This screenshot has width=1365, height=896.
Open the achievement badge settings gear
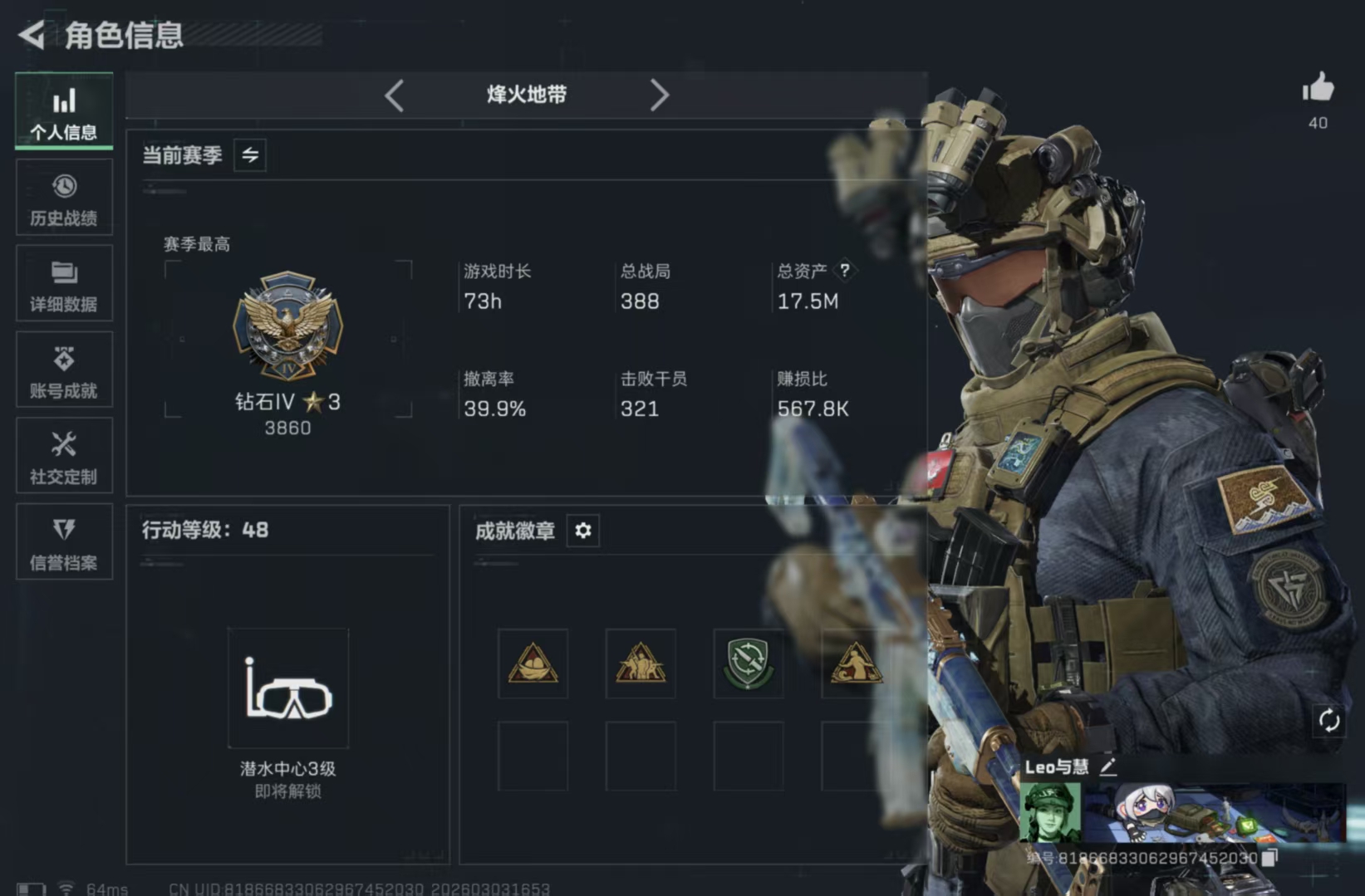(582, 531)
